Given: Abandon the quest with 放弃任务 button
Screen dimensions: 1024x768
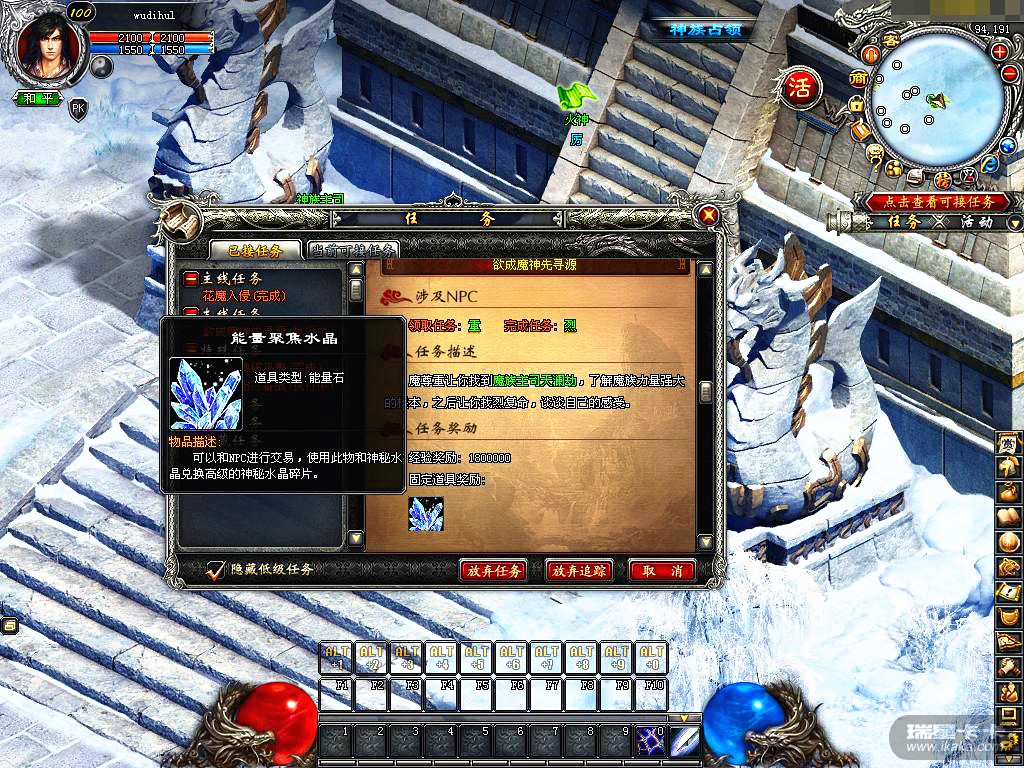Looking at the screenshot, I should click(492, 571).
